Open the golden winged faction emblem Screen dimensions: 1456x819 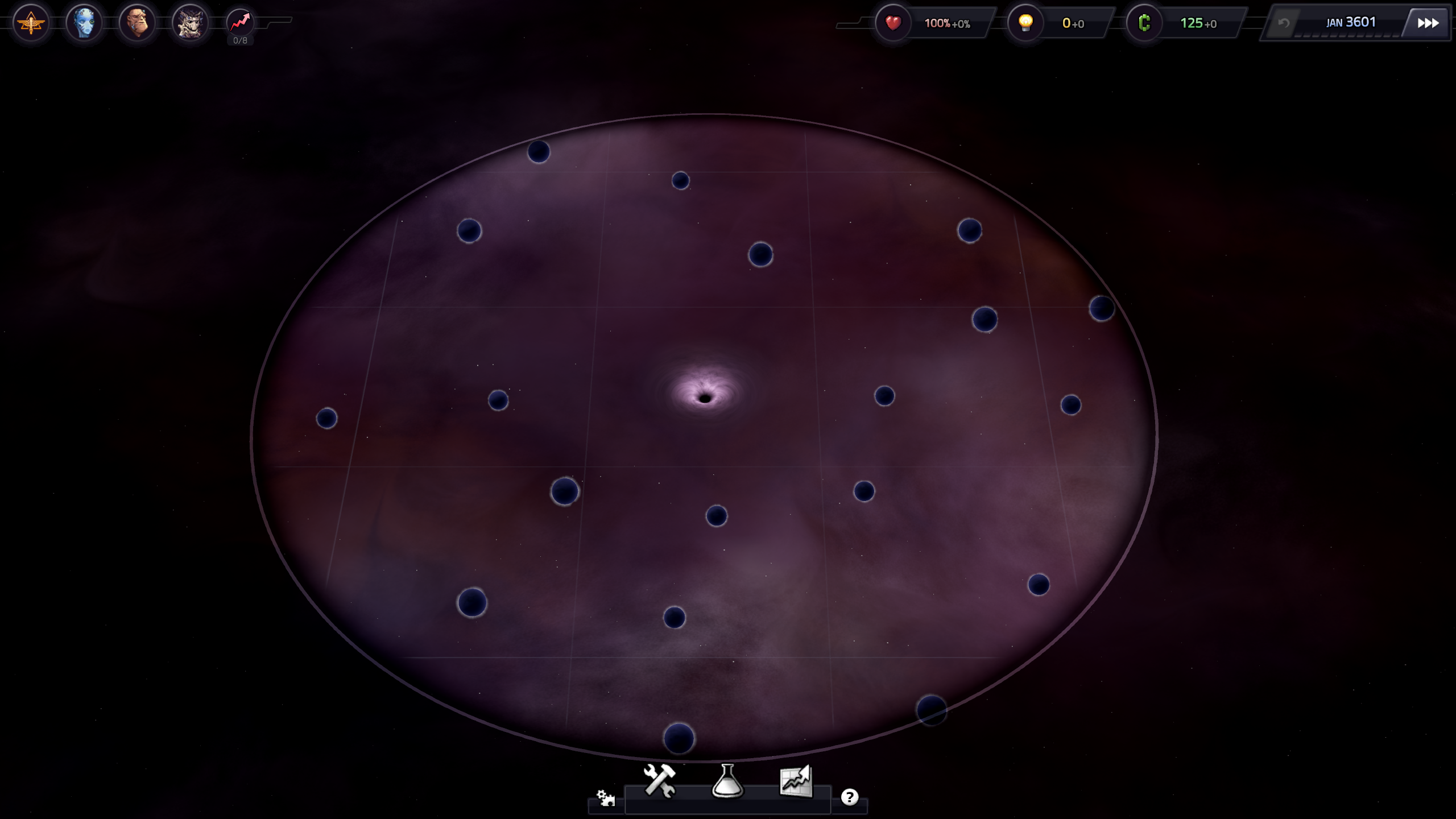(31, 23)
